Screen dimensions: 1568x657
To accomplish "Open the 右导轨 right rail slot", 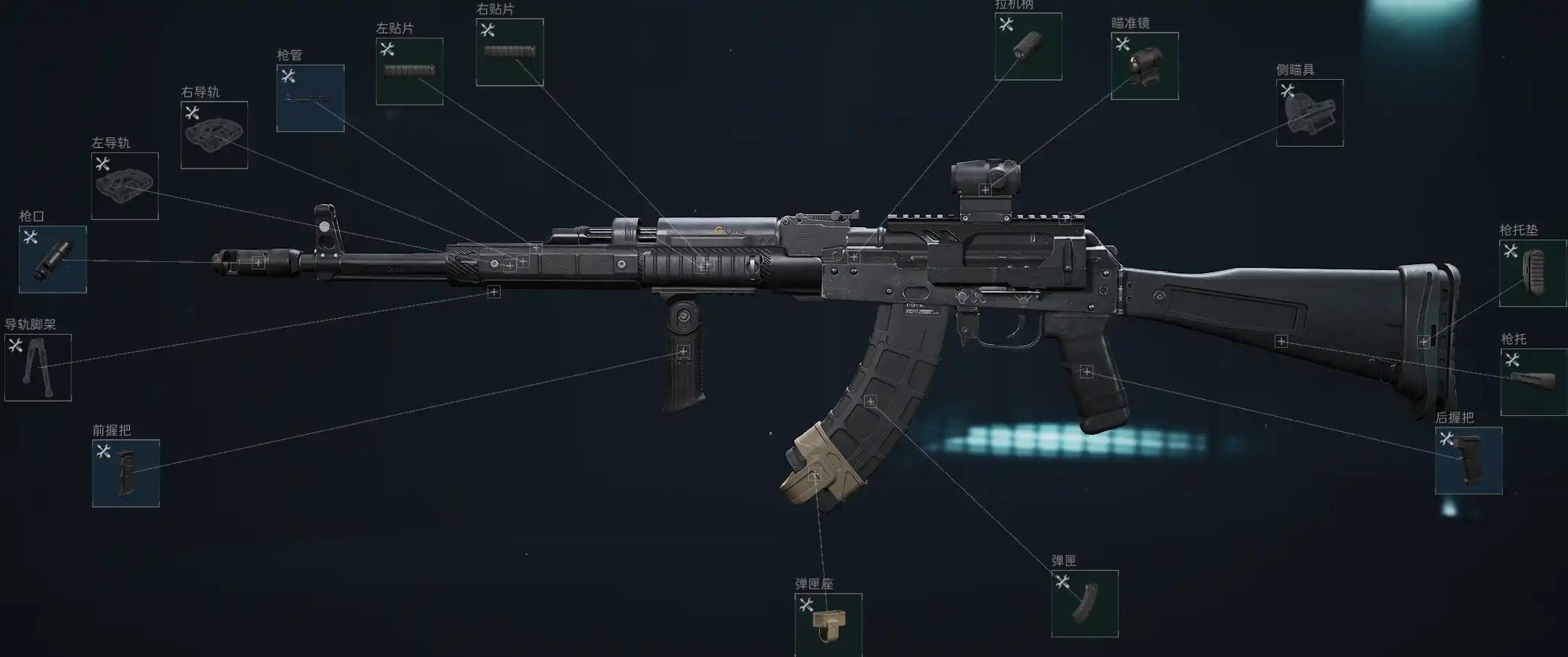I will pos(214,135).
